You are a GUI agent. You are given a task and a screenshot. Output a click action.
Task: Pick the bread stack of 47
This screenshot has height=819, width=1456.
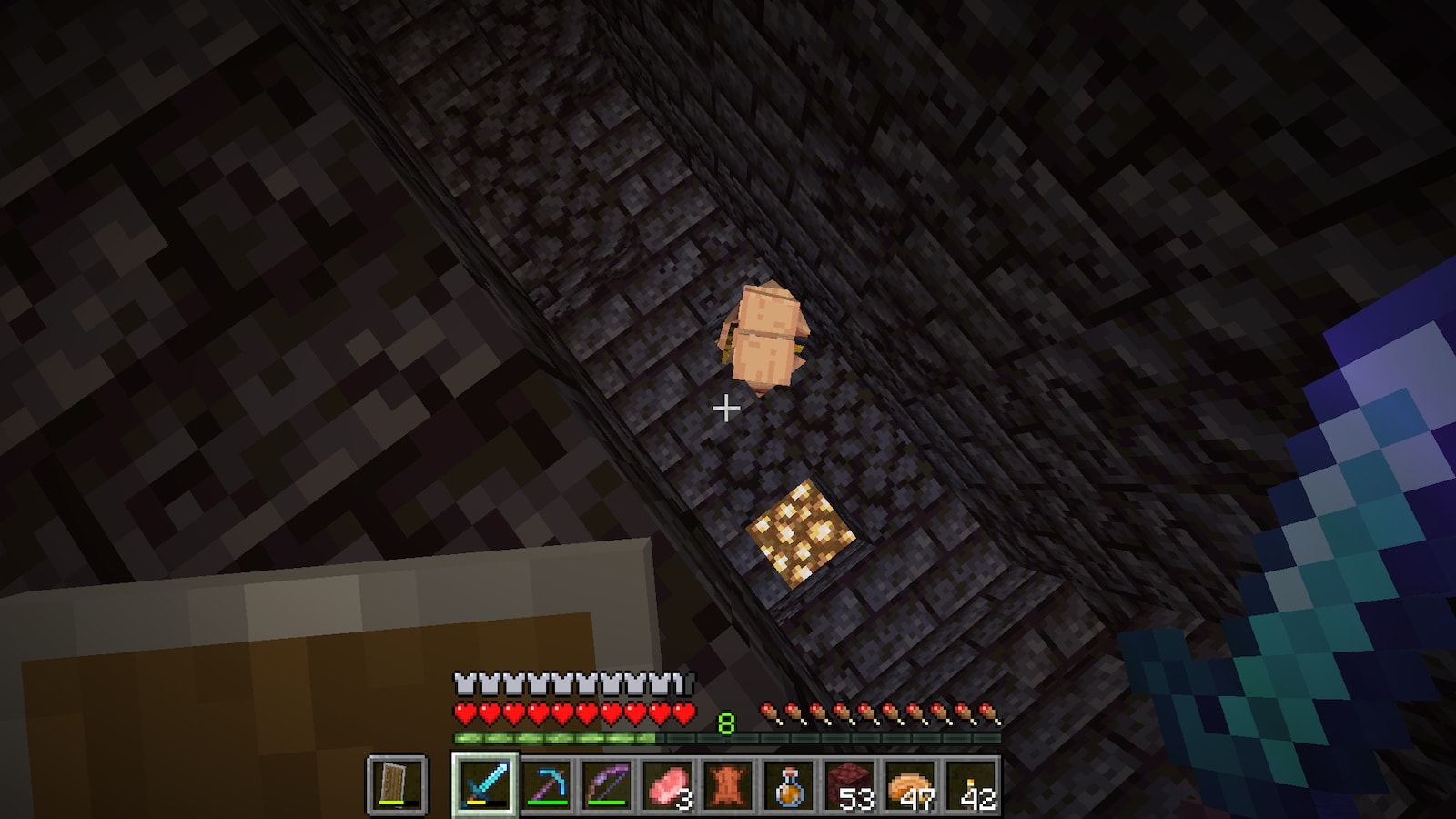[x=910, y=784]
